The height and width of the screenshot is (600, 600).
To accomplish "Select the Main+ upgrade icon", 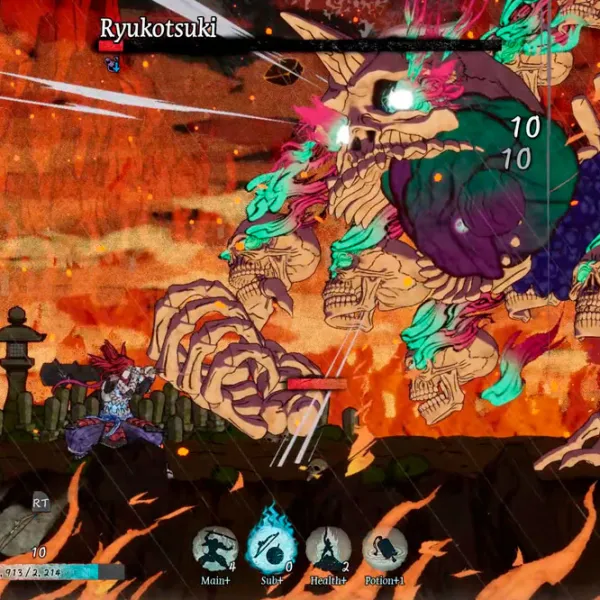I will [215, 548].
